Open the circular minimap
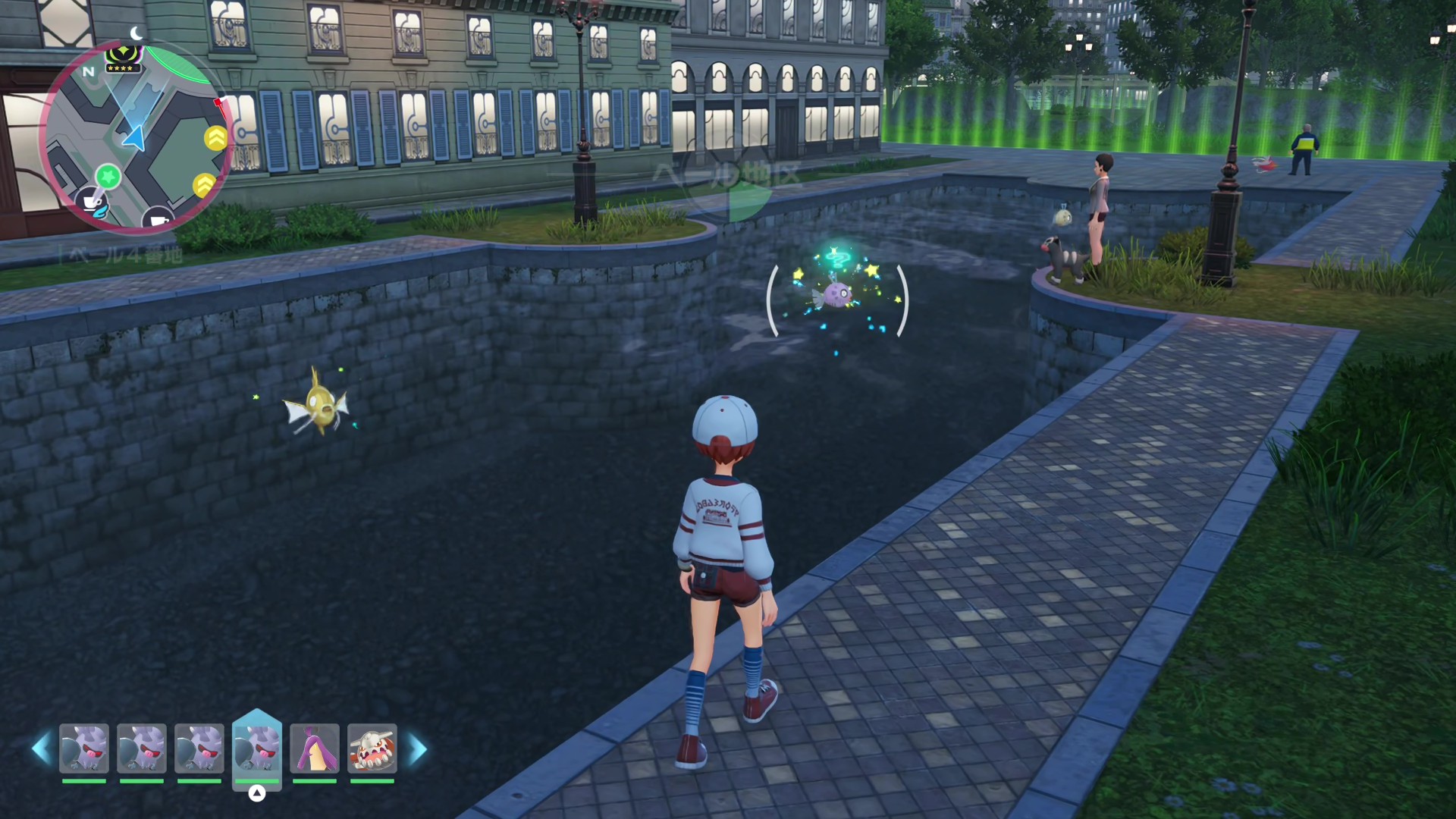The width and height of the screenshot is (1456, 819). point(136,136)
